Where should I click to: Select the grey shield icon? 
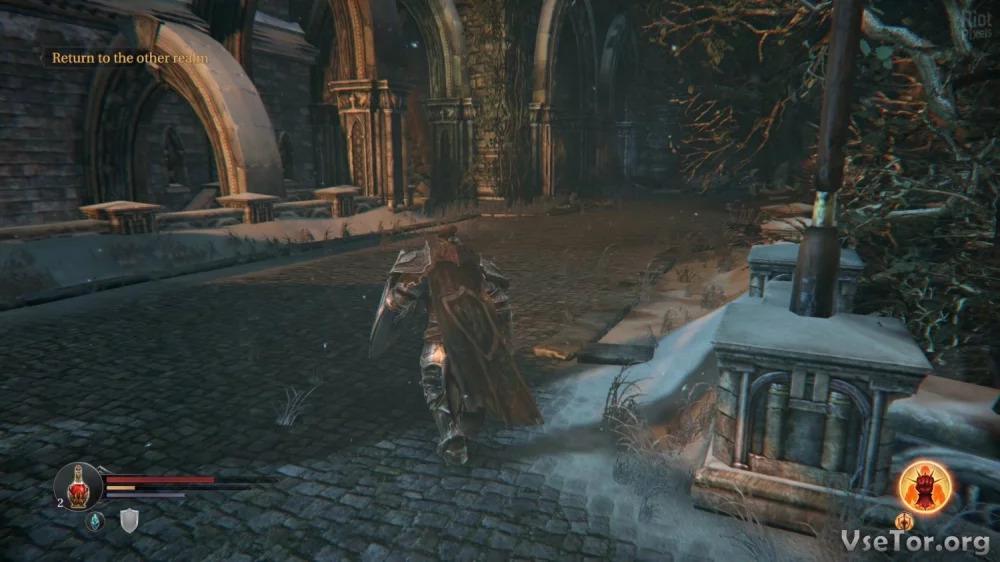[x=129, y=520]
